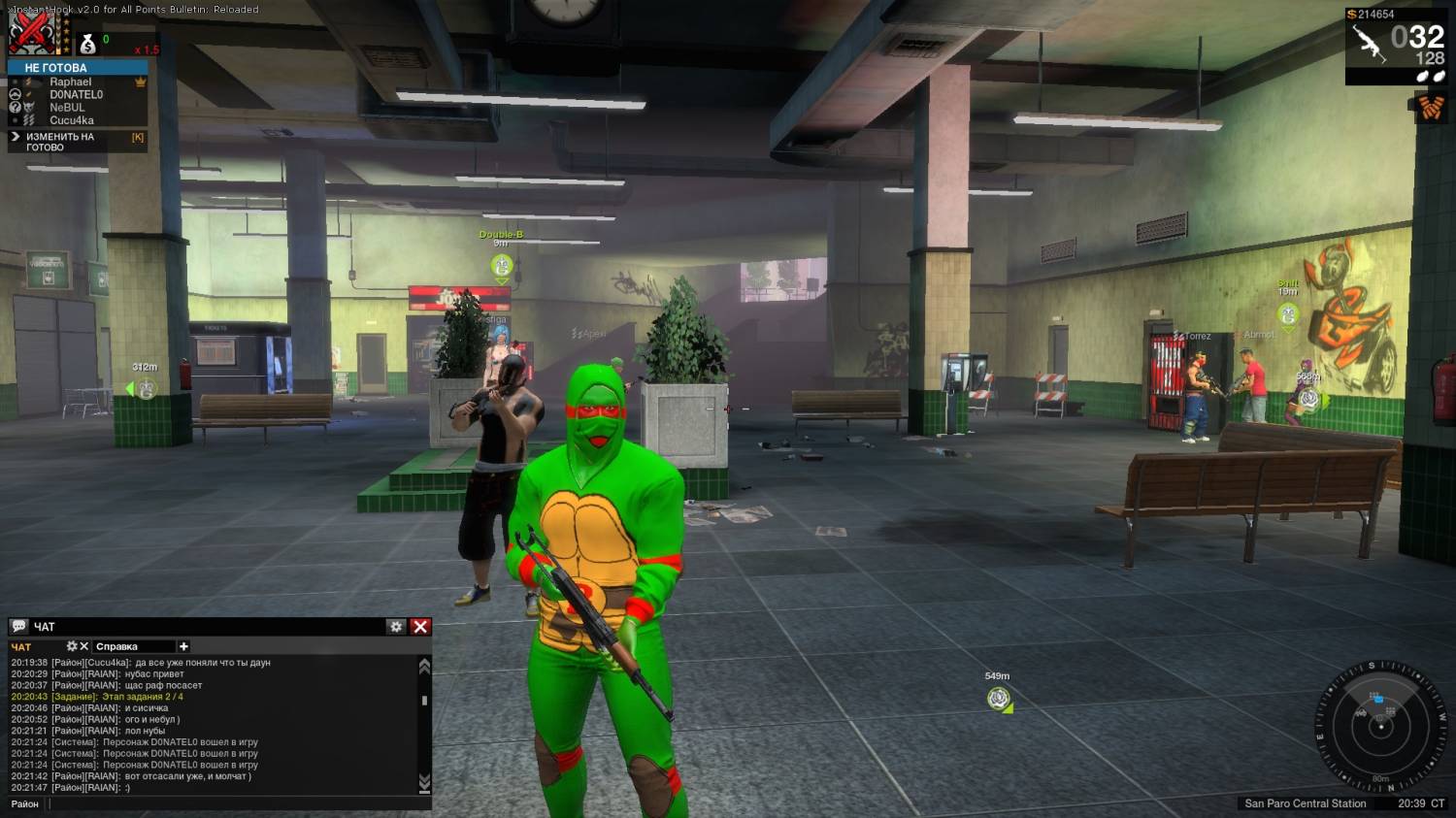Click the Район chat channel selector
This screenshot has height=818, width=1456.
pyautogui.click(x=25, y=803)
